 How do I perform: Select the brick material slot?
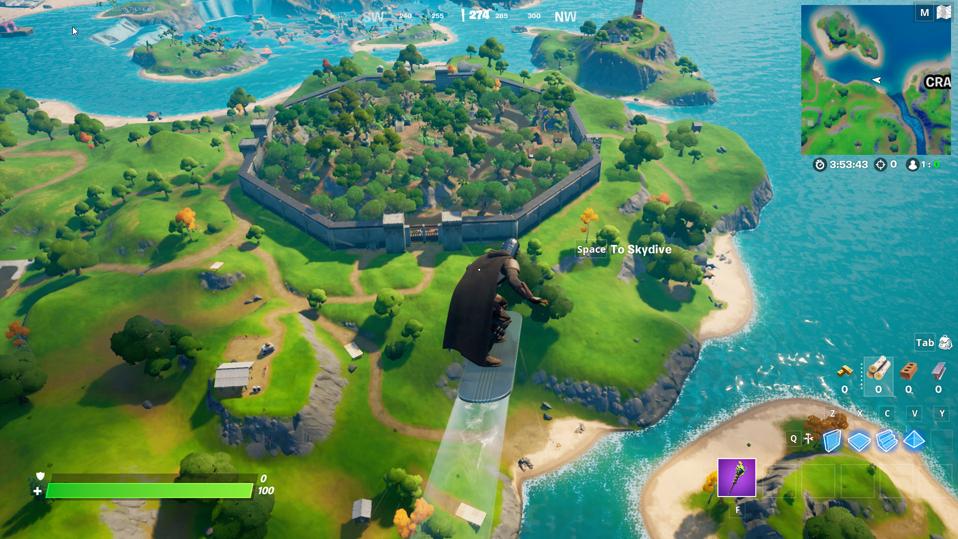(x=909, y=371)
